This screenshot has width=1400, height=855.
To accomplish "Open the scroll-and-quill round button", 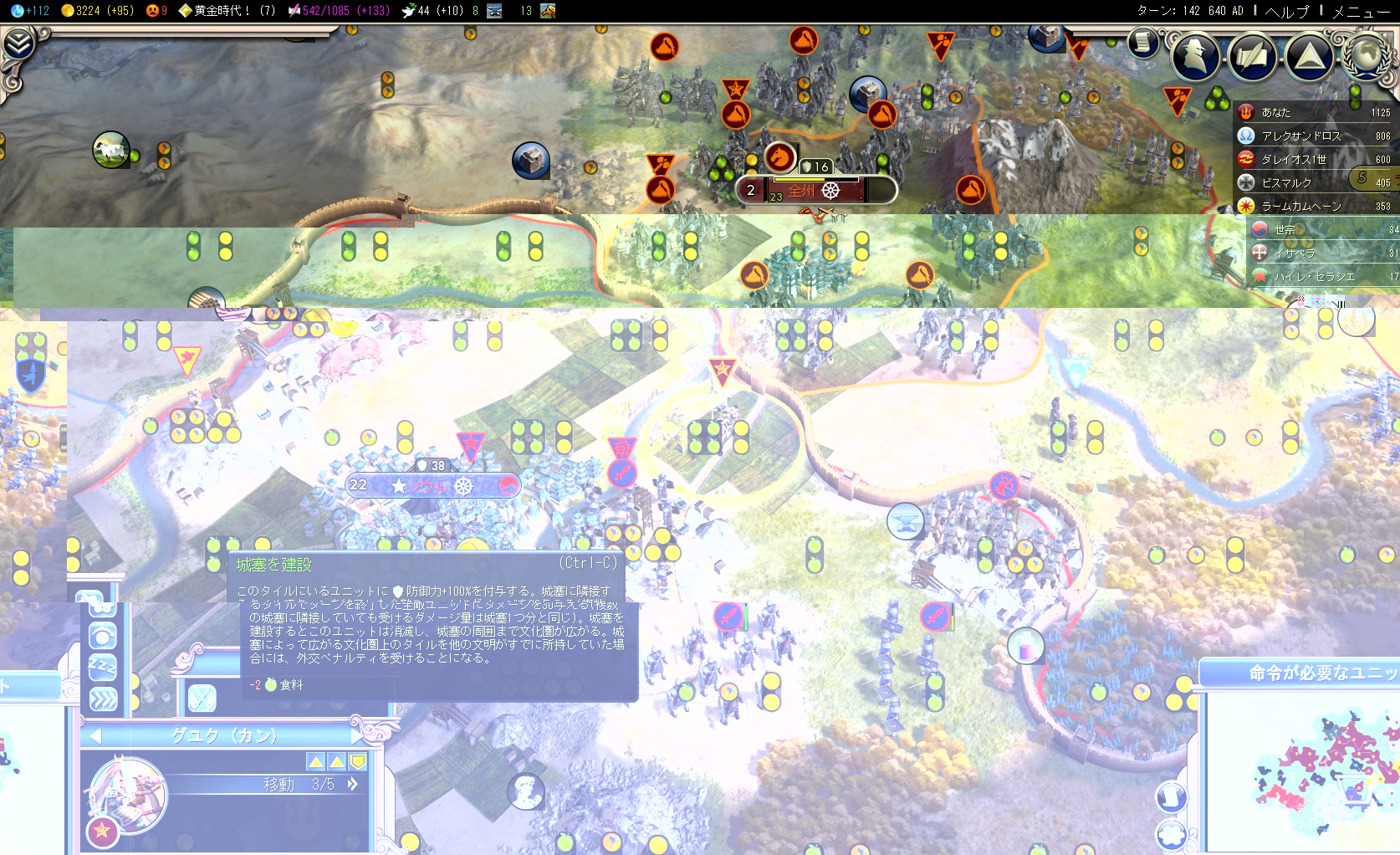I will [x=1252, y=56].
